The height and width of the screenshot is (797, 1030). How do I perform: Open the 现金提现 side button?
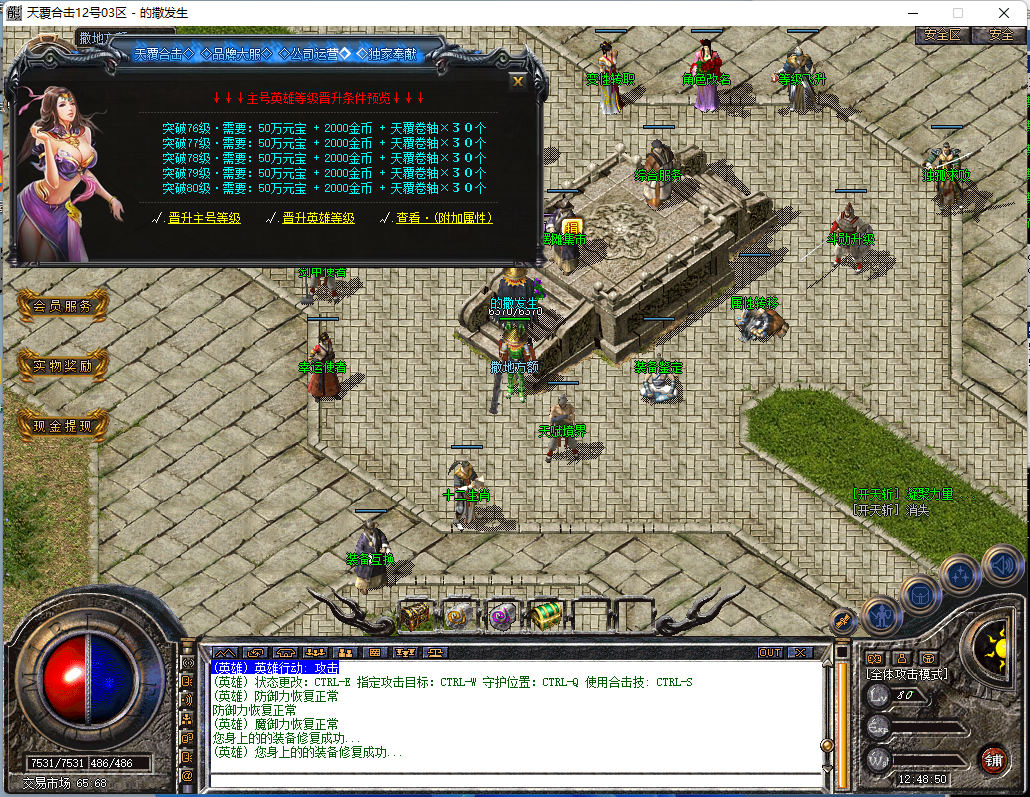coord(62,426)
